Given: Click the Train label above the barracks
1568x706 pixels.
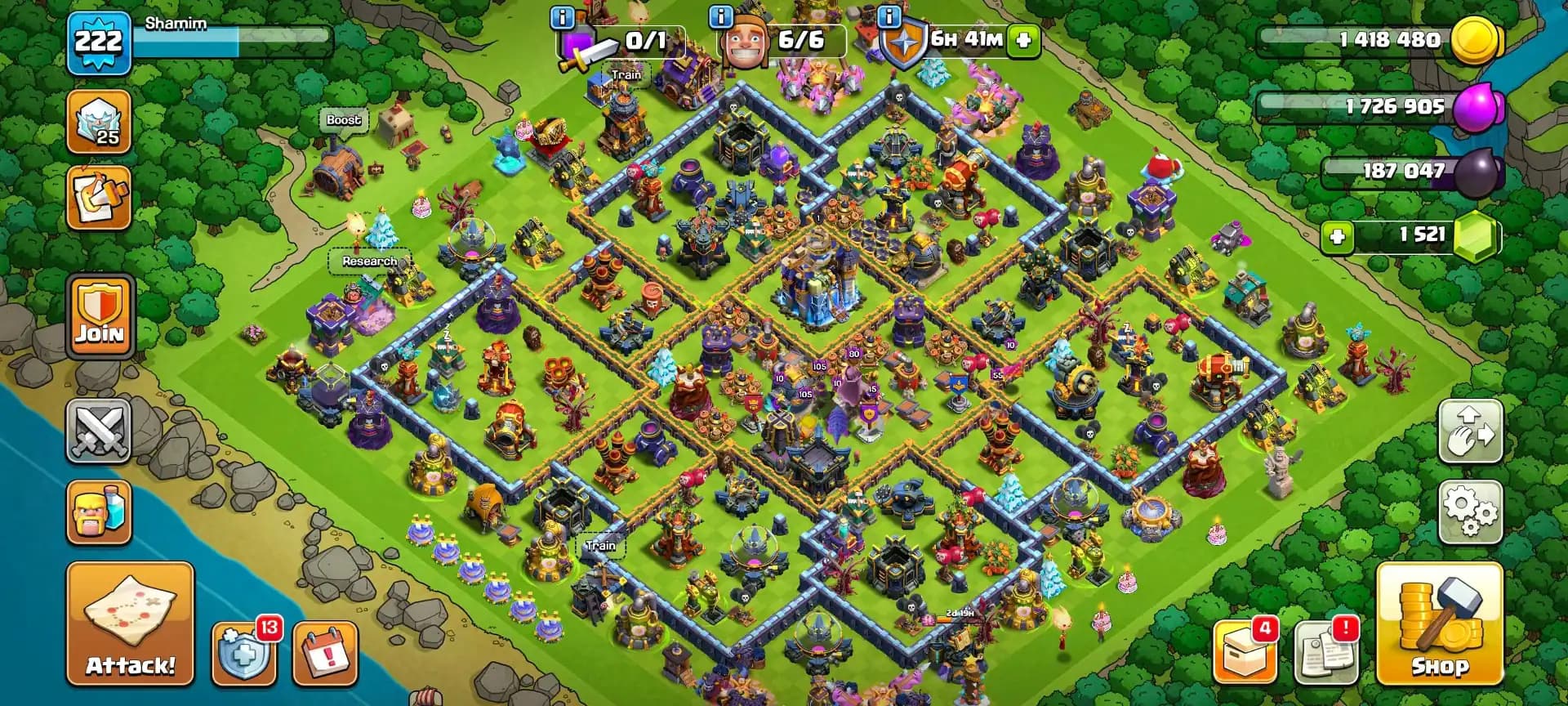Looking at the screenshot, I should coord(625,74).
